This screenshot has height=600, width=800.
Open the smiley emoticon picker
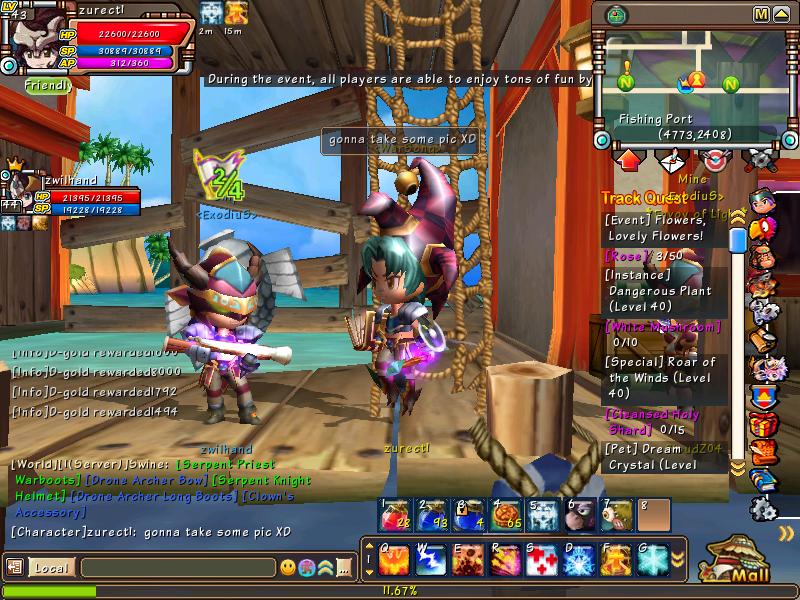click(x=289, y=568)
